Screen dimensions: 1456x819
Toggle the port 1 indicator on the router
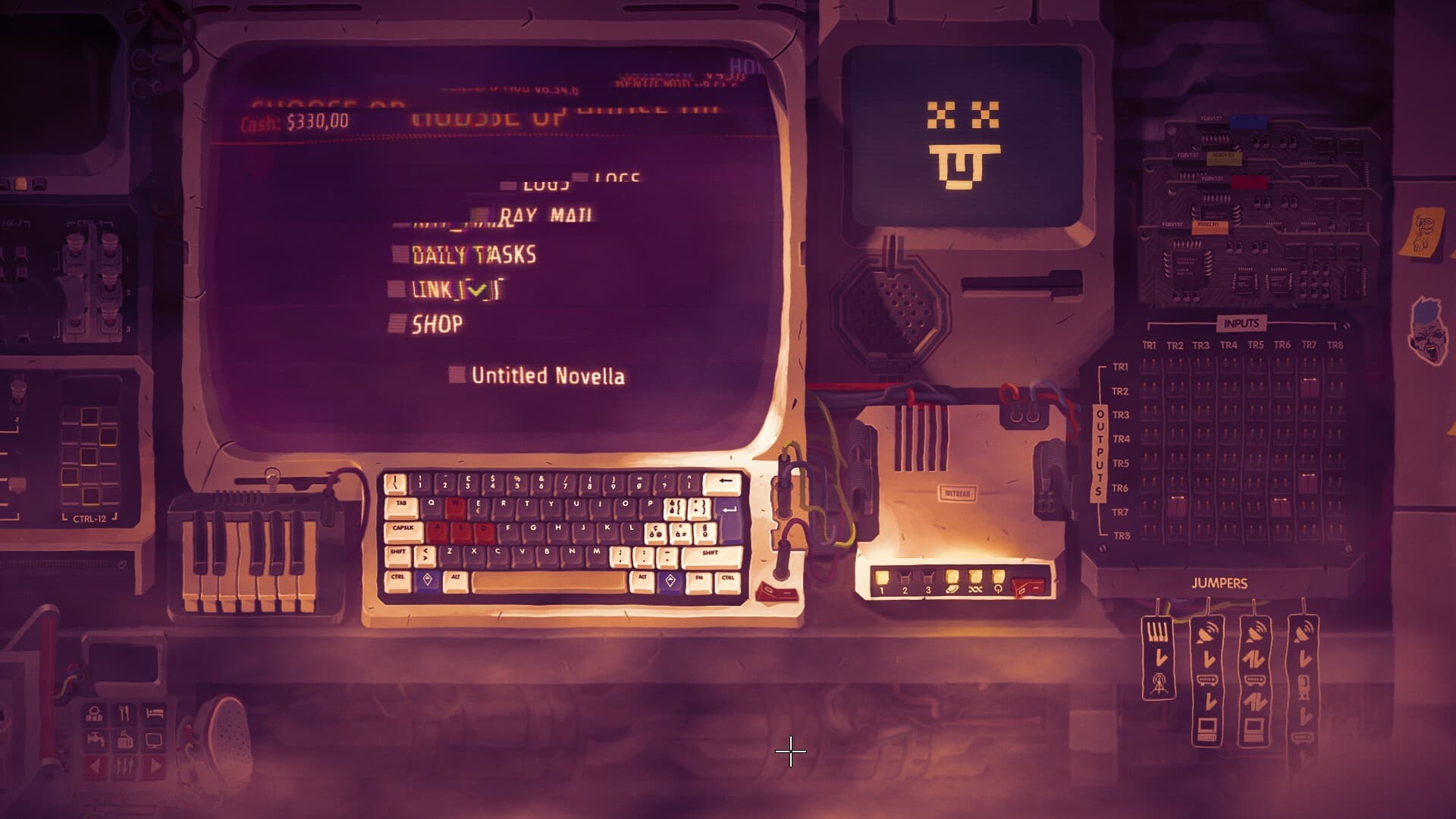pos(882,576)
